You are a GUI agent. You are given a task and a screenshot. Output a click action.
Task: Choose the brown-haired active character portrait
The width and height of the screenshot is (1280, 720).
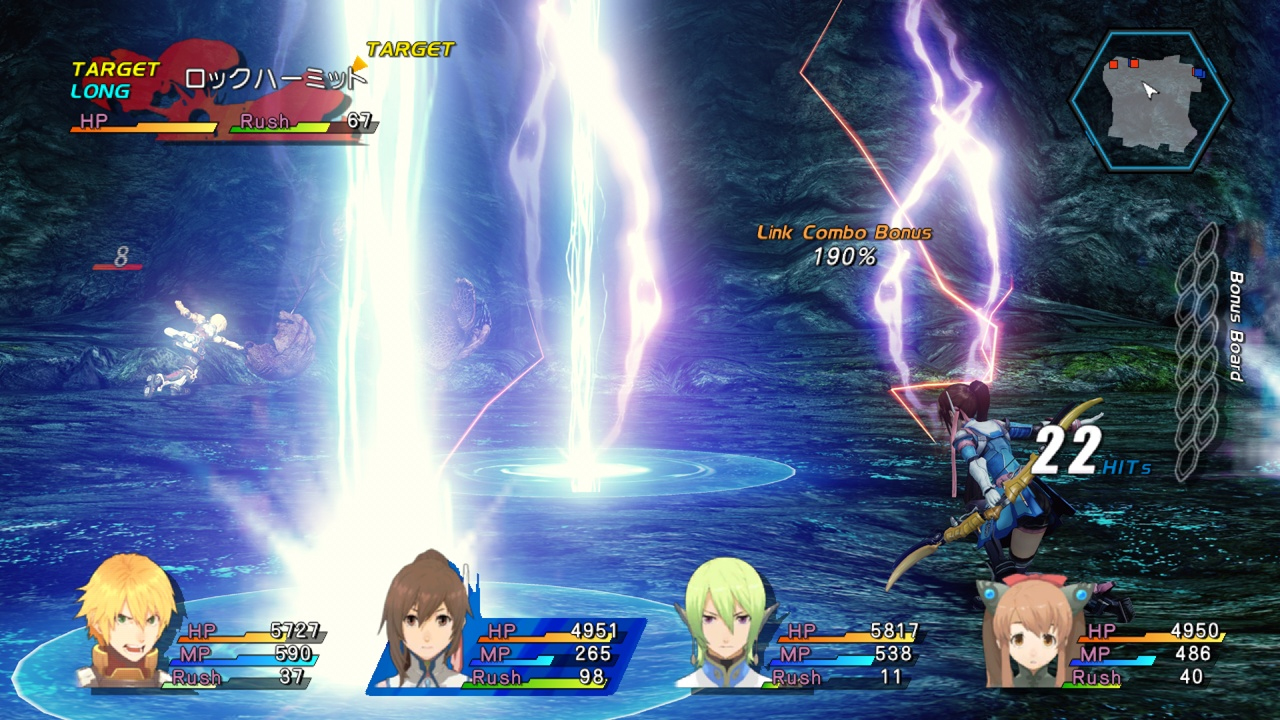(426, 622)
